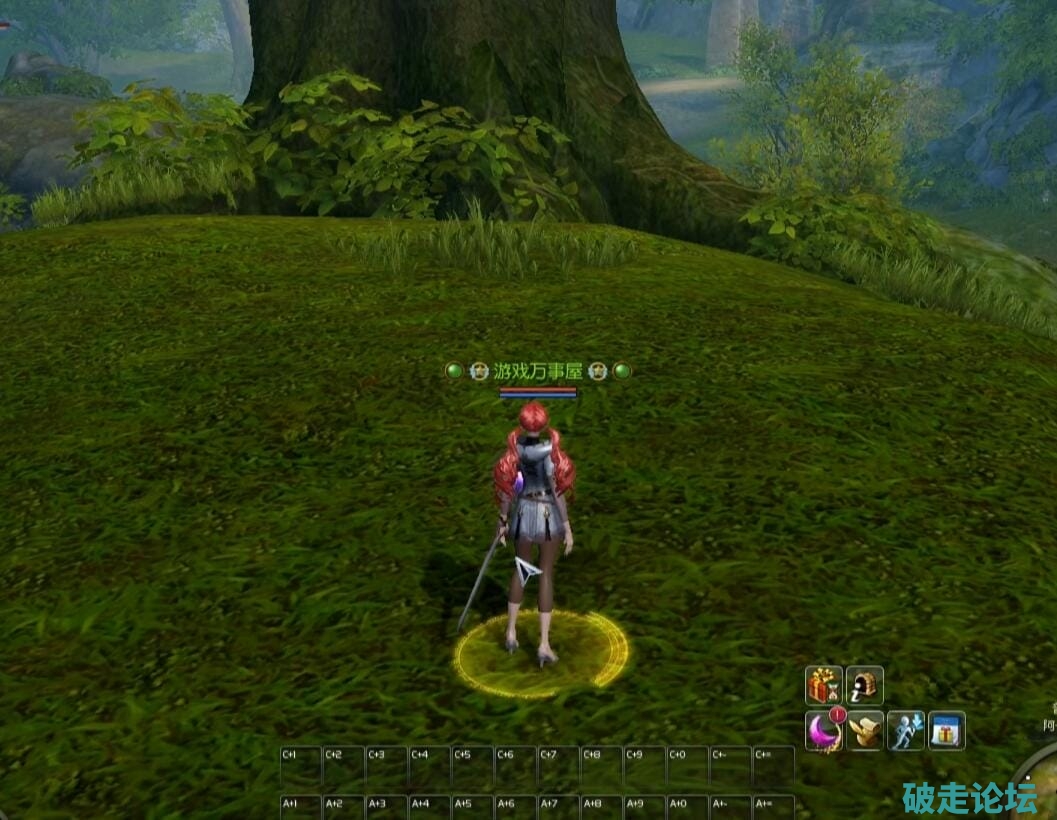Viewport: 1057px width, 820px height.
Task: Activate the blue running figure icon
Action: pyautogui.click(x=905, y=731)
